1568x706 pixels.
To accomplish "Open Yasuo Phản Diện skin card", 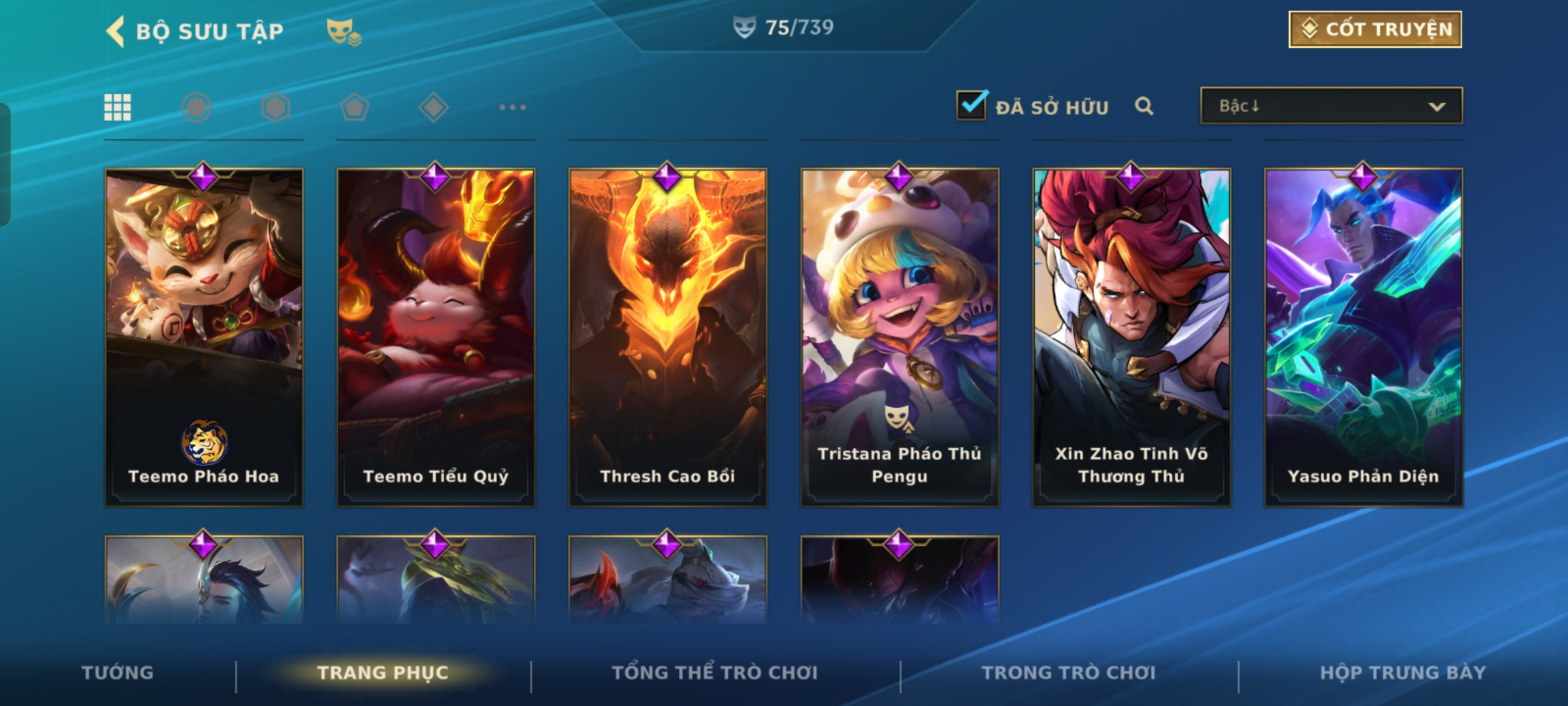I will point(1364,337).
